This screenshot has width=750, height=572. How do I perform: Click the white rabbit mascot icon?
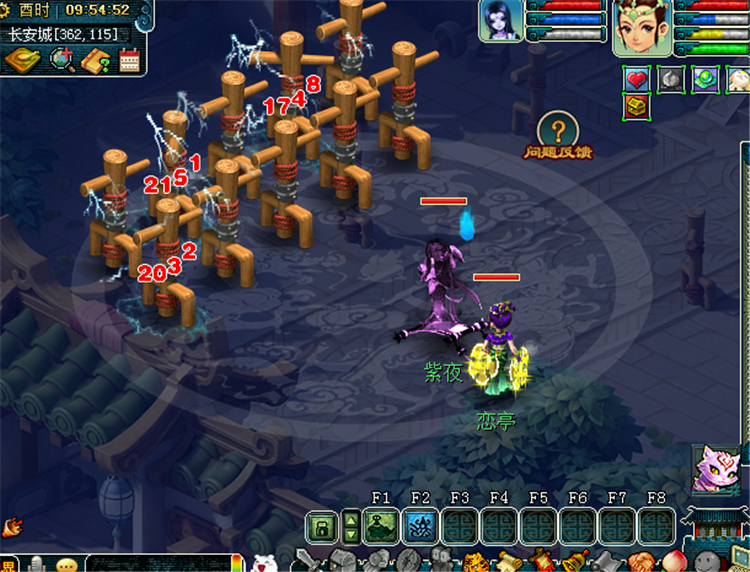(x=264, y=563)
